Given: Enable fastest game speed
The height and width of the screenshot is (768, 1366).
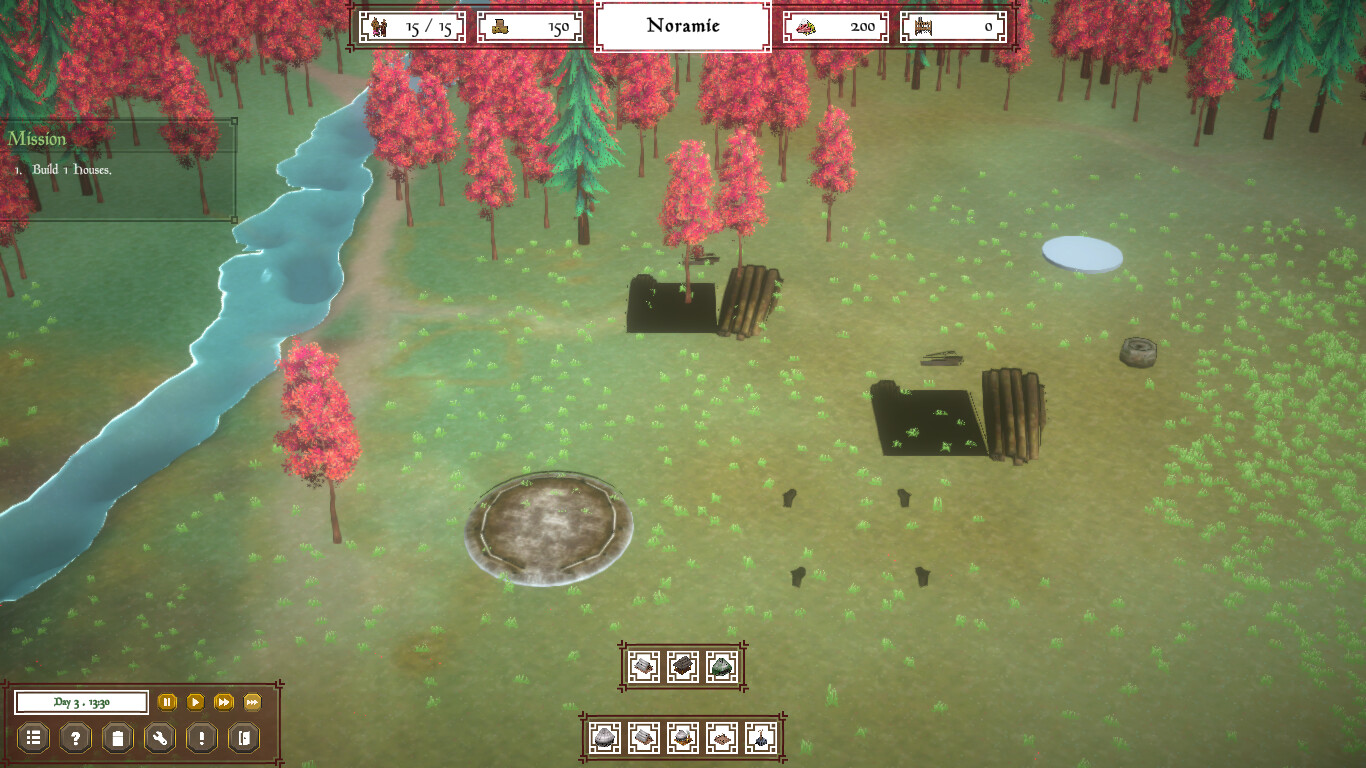Looking at the screenshot, I should point(253,702).
